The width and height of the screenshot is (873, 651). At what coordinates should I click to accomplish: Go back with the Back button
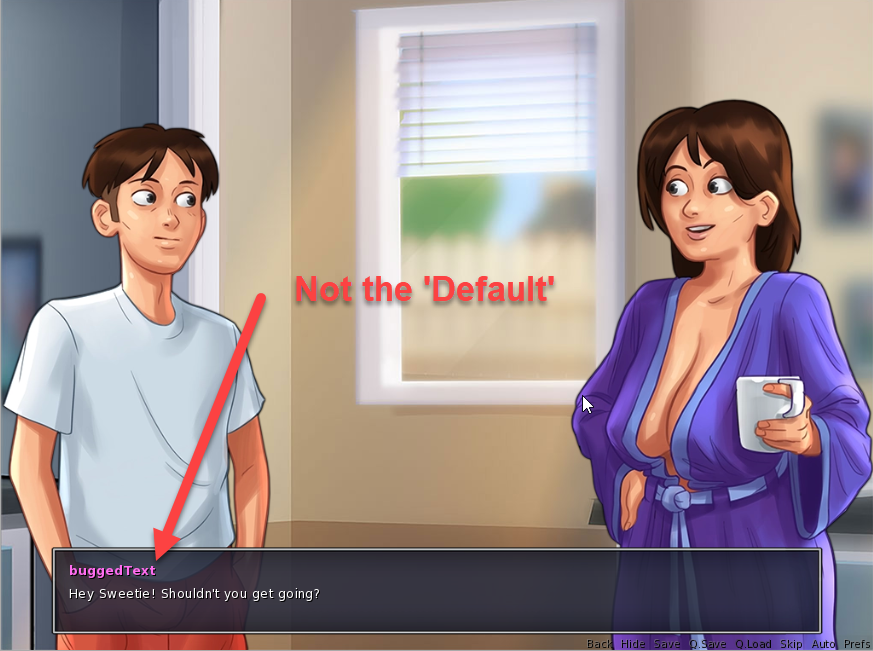point(600,644)
